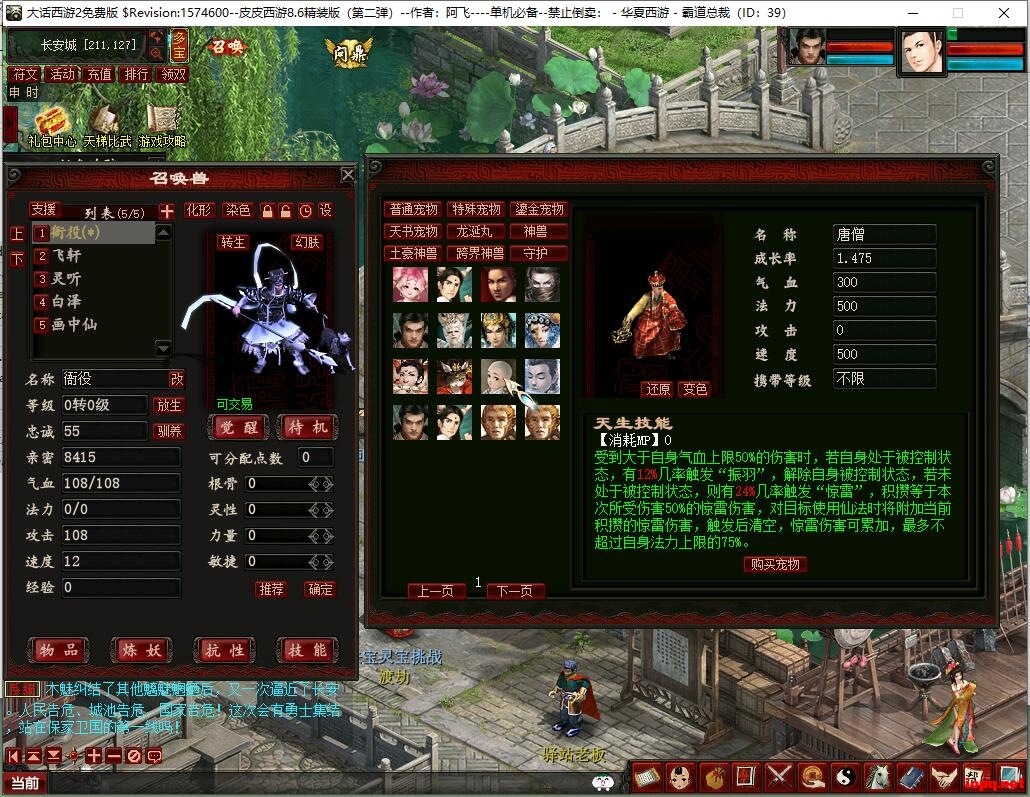Set the summon to 待机

pyautogui.click(x=307, y=427)
